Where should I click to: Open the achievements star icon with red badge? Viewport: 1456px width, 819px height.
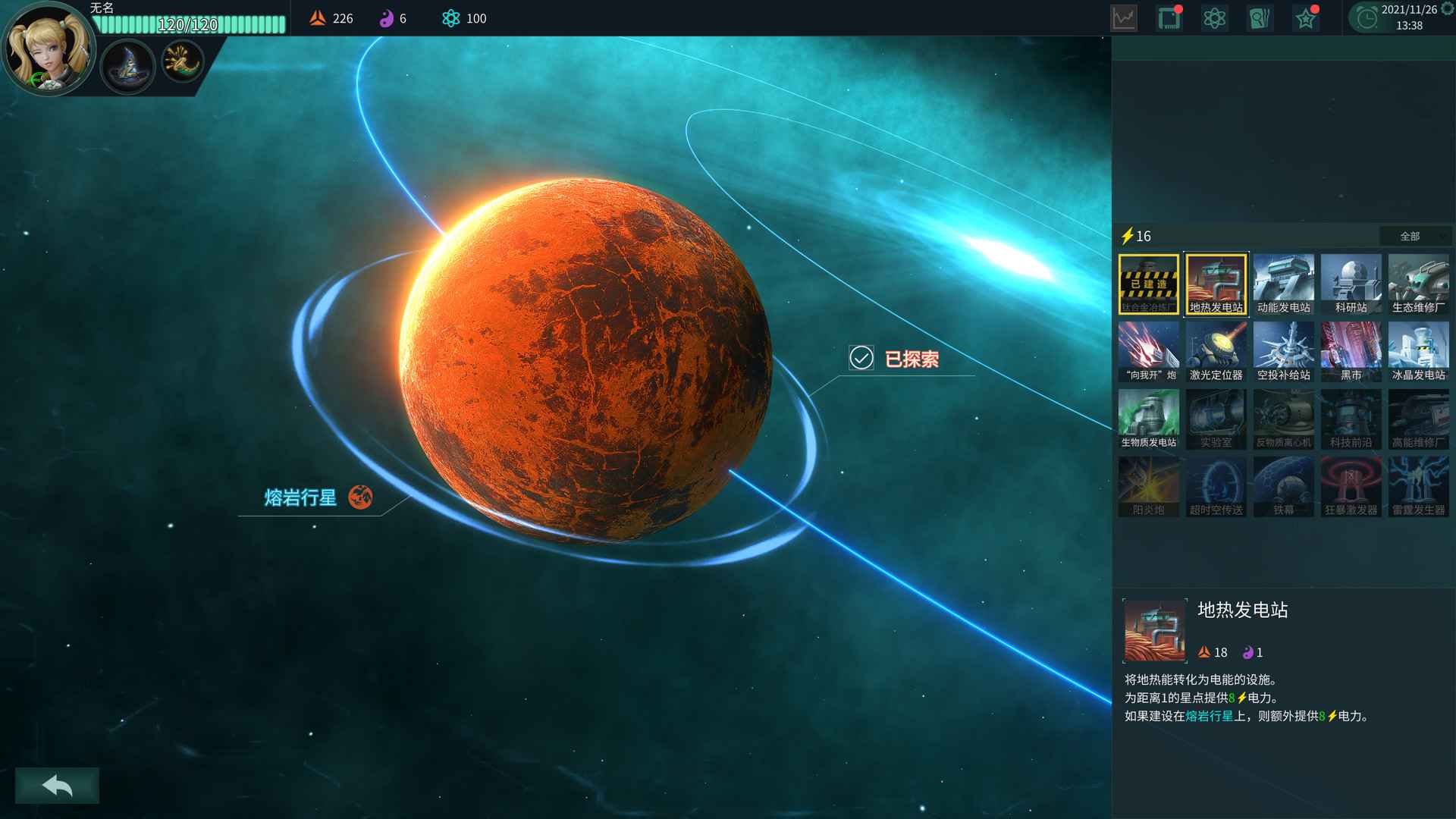point(1305,17)
